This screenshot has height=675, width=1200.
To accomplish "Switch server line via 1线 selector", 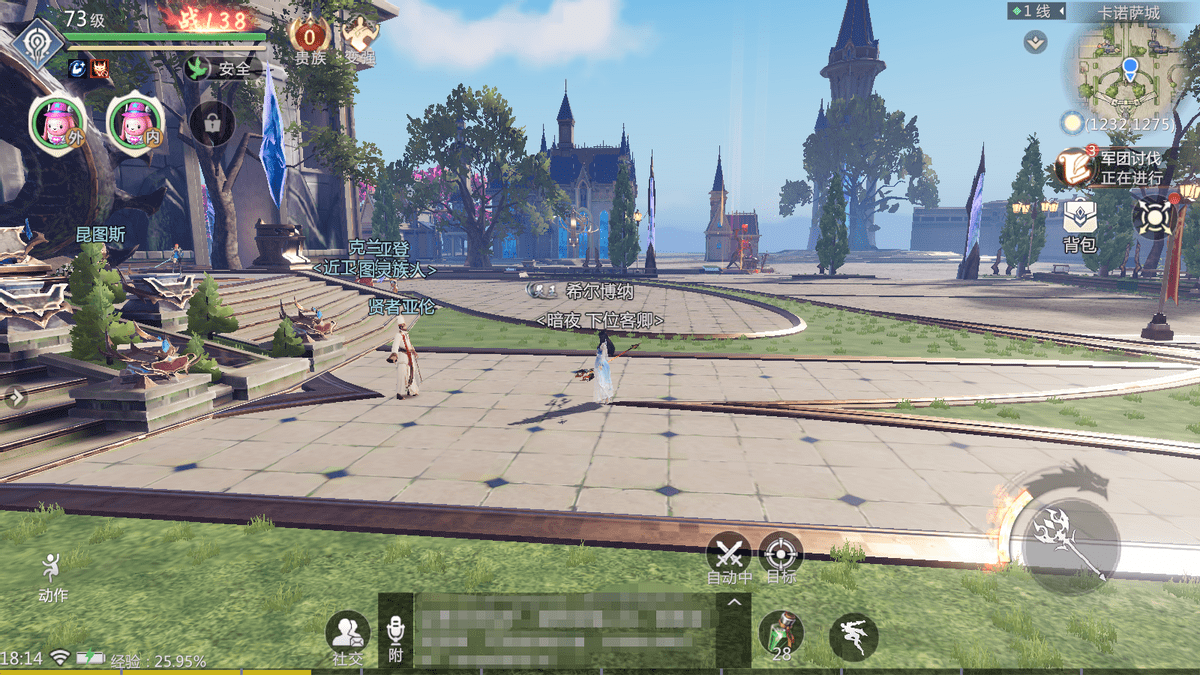I will coord(1032,12).
